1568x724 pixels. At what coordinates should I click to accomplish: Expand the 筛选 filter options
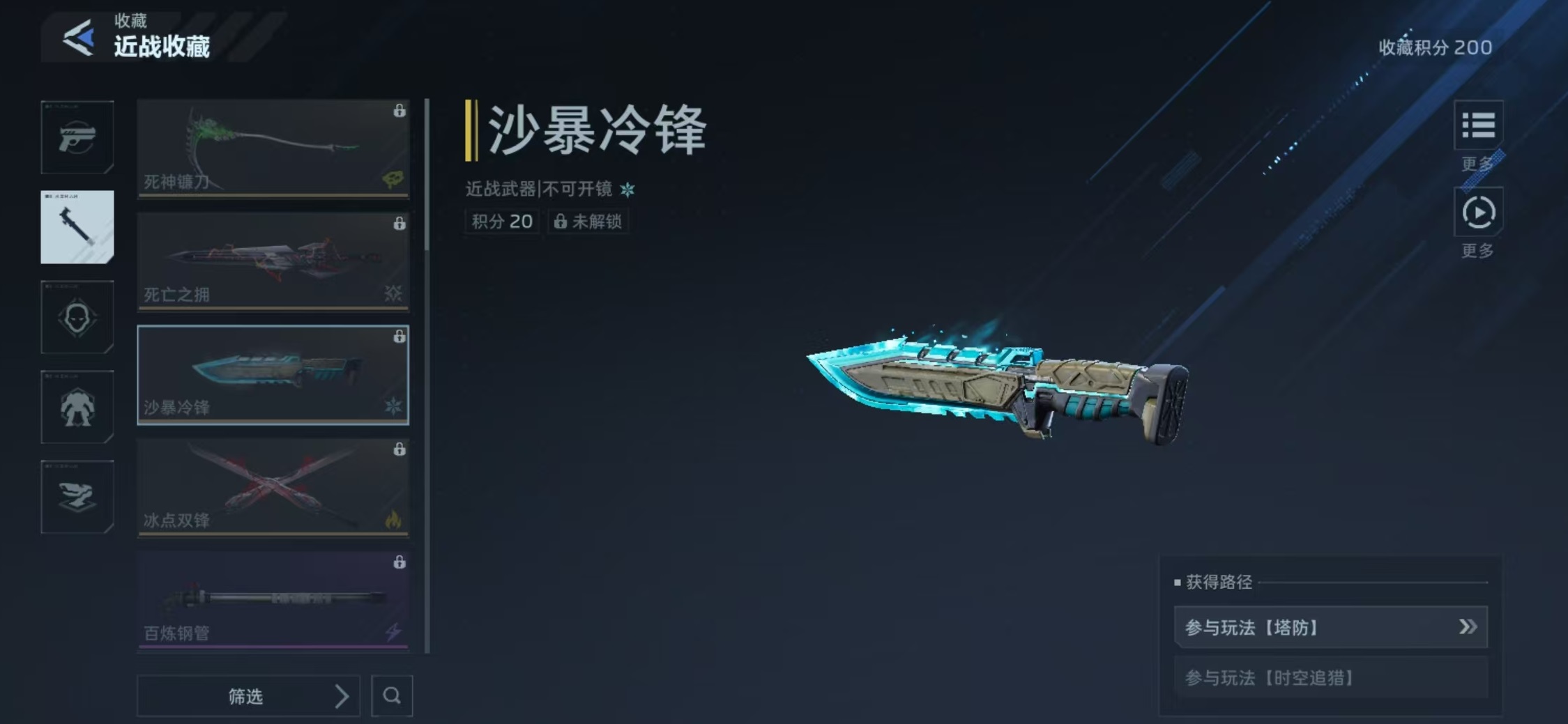coord(249,696)
